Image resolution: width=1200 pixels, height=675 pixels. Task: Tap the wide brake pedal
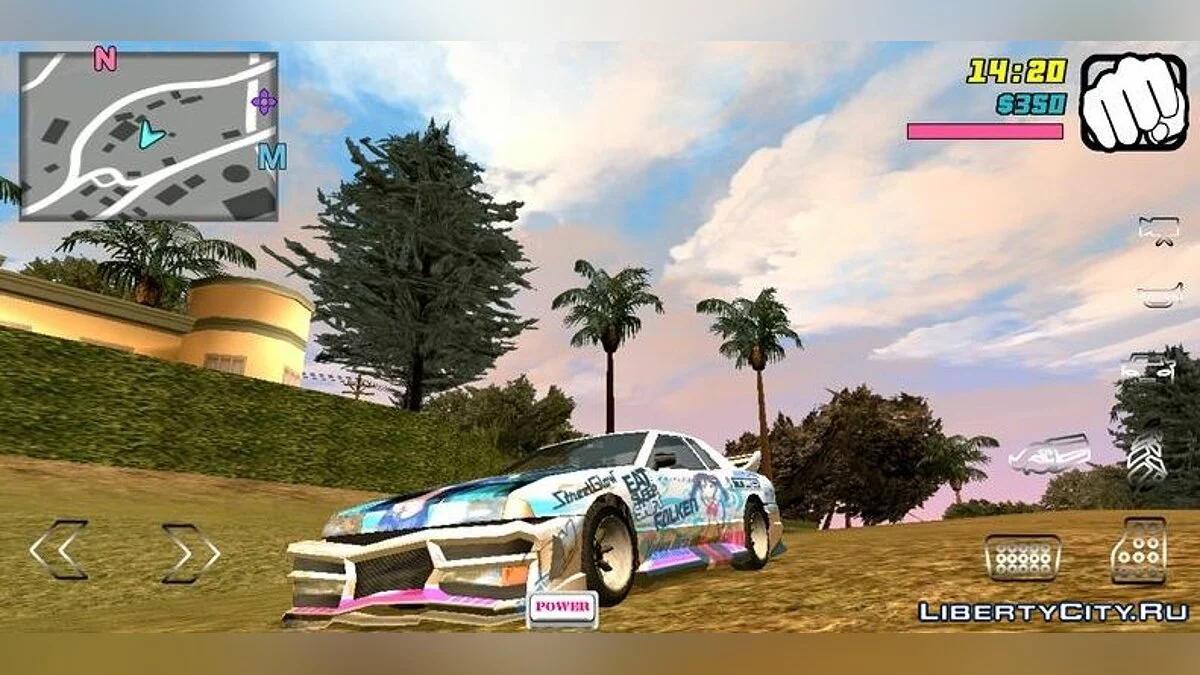point(1022,557)
